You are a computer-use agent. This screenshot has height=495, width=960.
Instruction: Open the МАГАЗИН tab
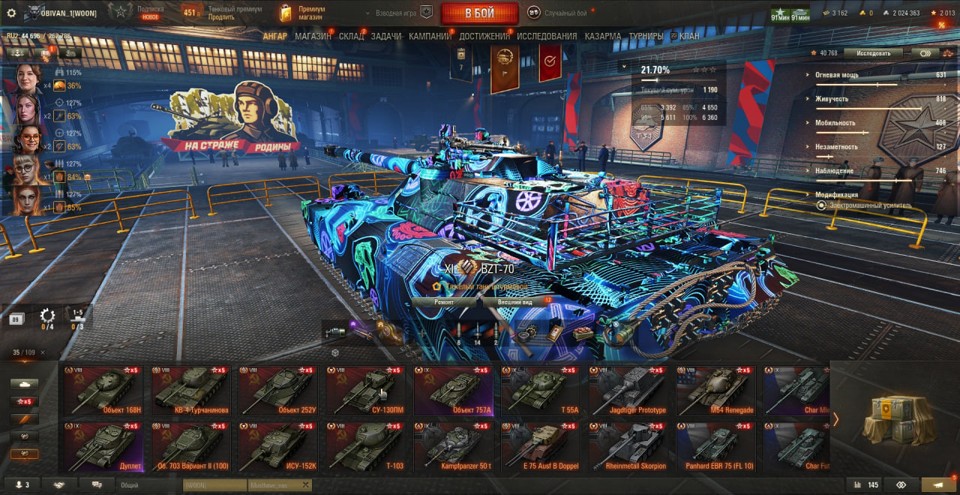tap(313, 36)
